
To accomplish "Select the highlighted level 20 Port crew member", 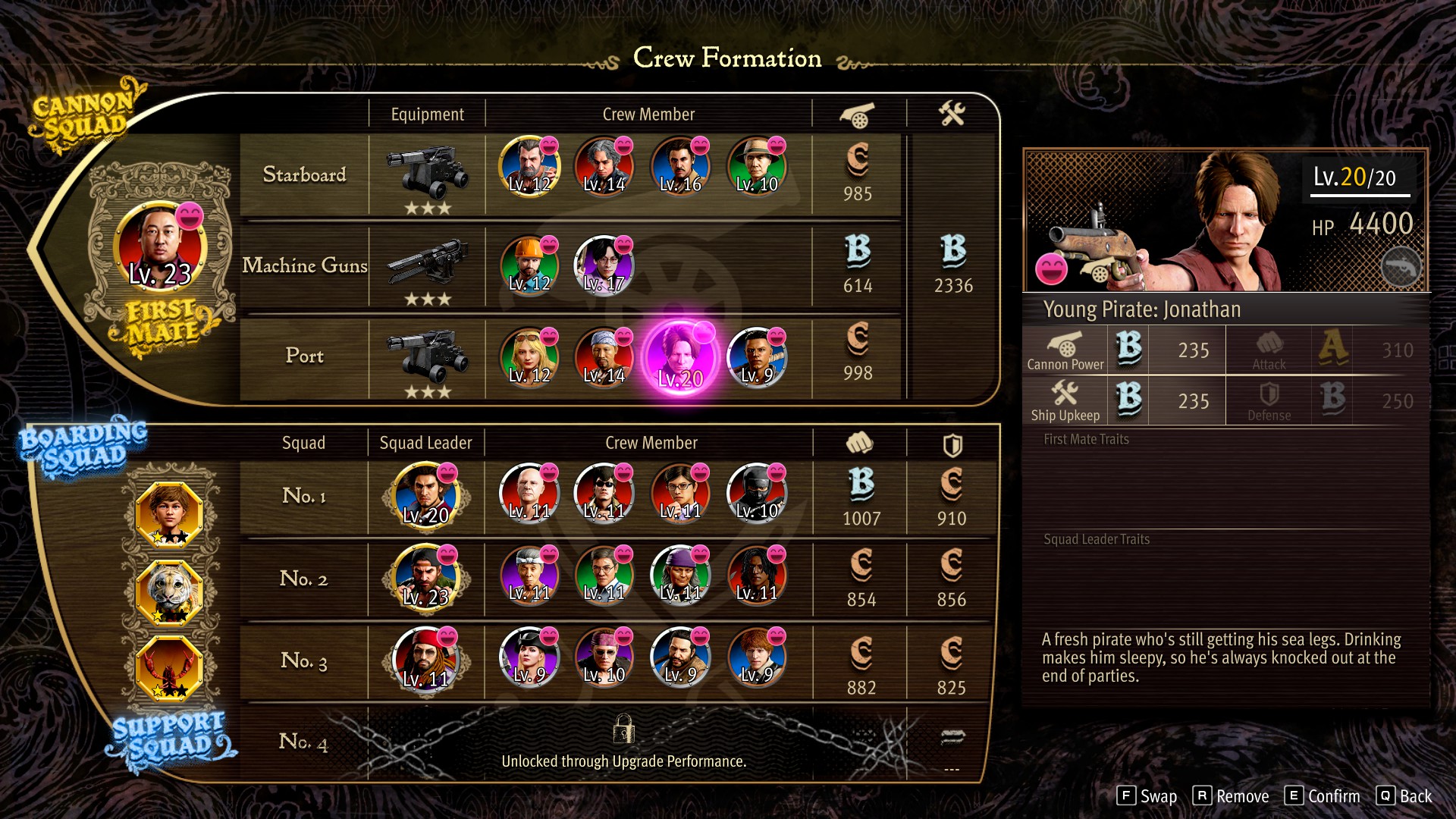I will (680, 356).
